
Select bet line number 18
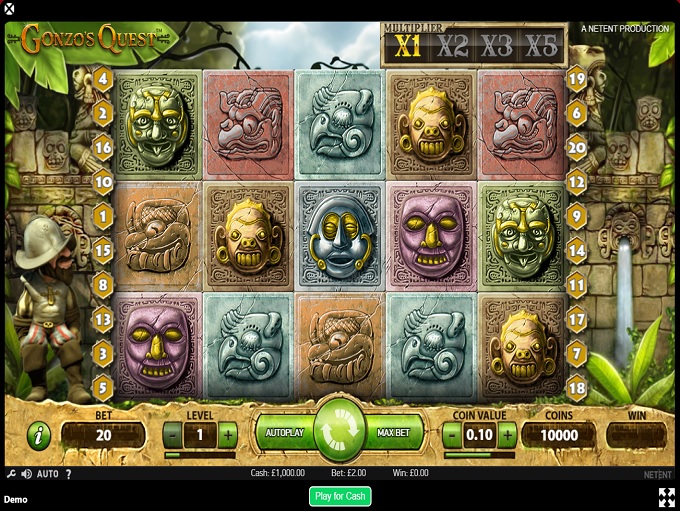(x=576, y=388)
